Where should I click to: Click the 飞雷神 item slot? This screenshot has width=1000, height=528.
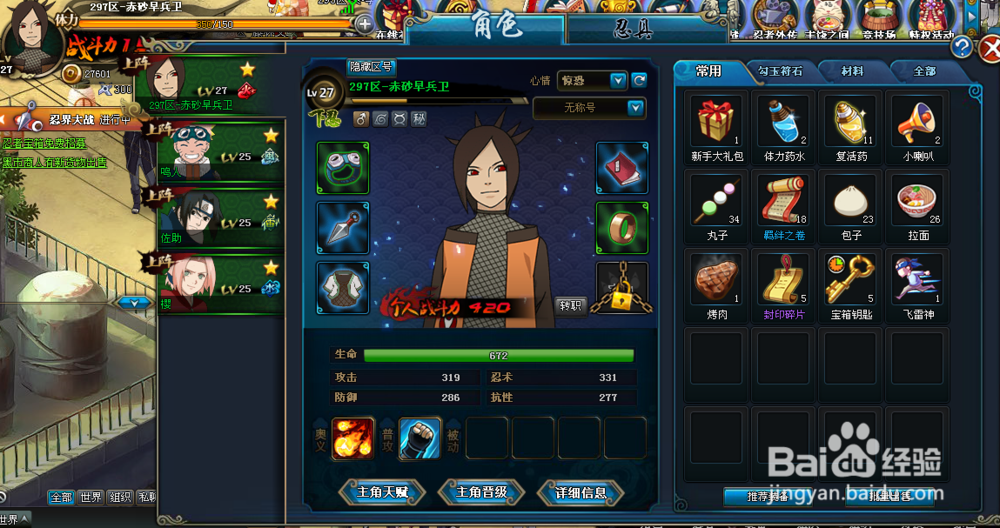pos(918,279)
